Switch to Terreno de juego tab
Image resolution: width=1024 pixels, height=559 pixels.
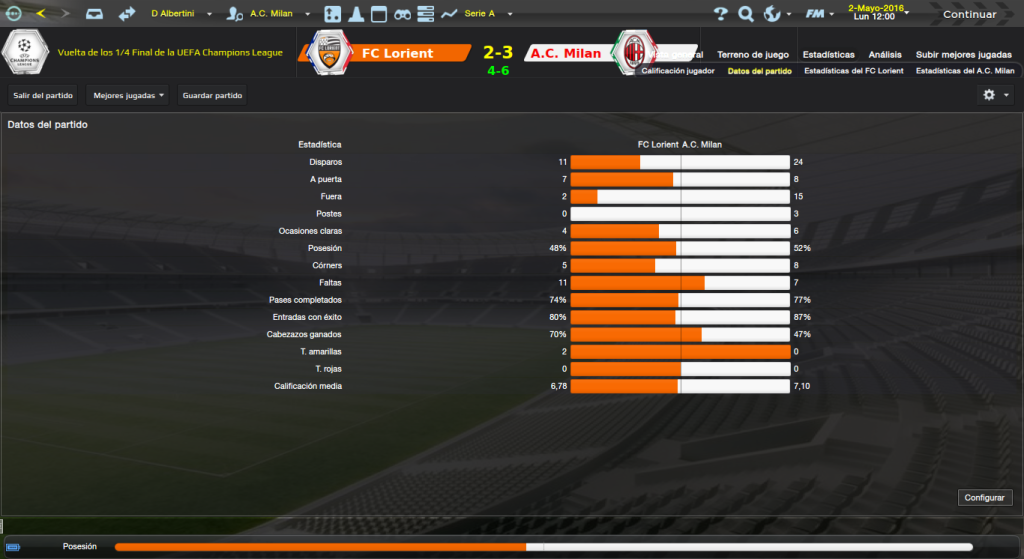pyautogui.click(x=753, y=54)
